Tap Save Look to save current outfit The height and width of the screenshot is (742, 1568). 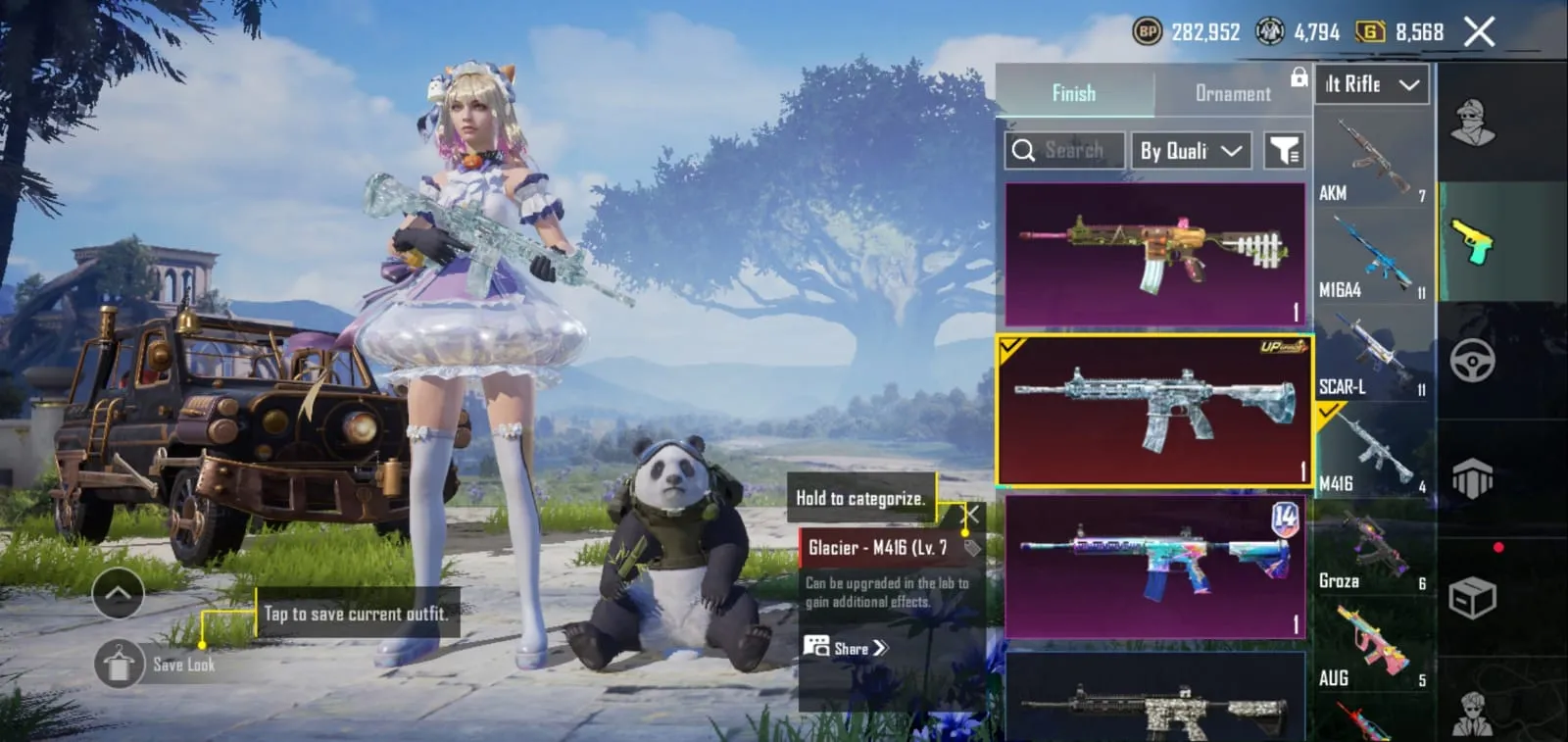coord(120,664)
